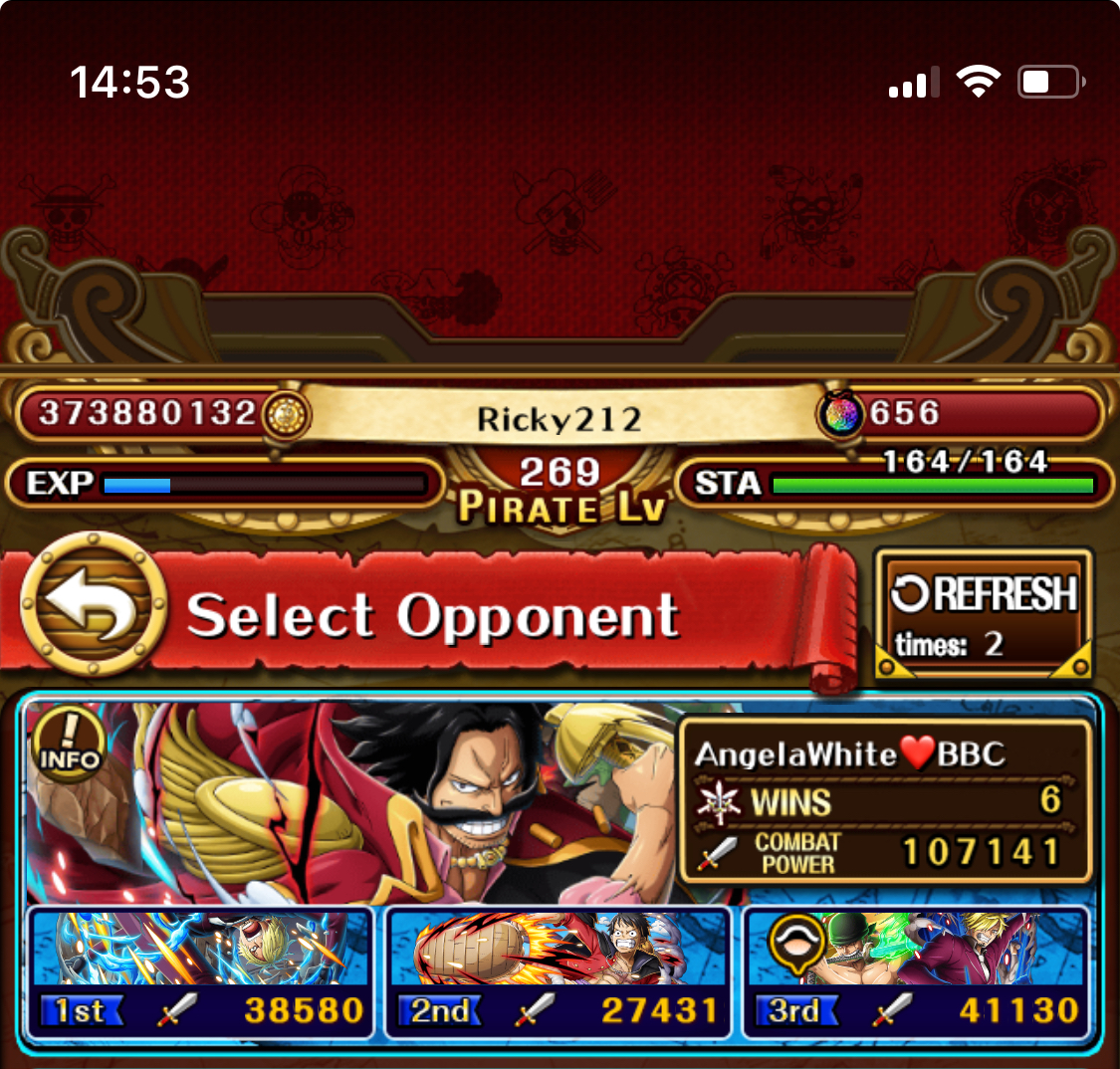Go back using the arrow button

click(94, 603)
